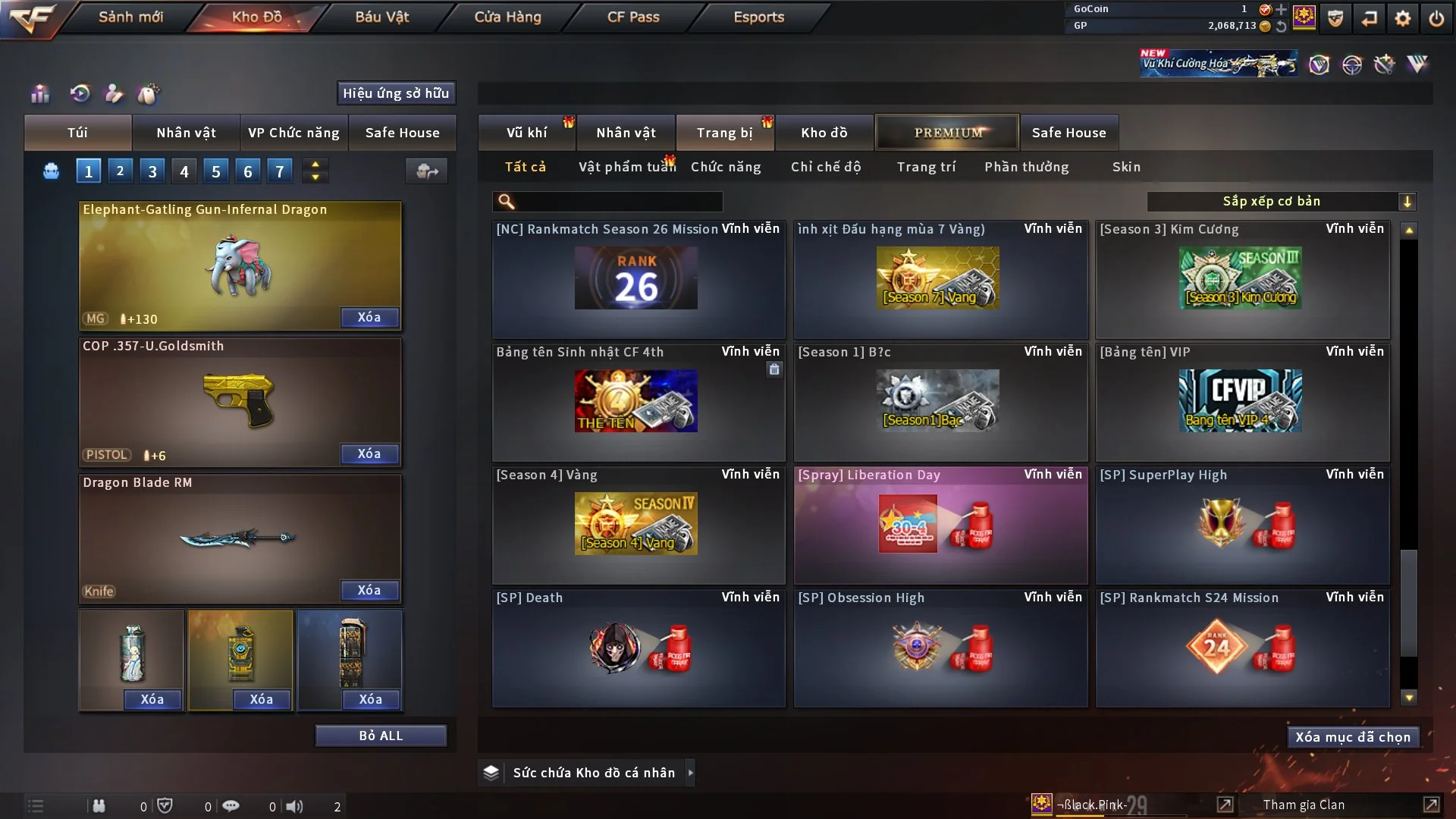Click the inventory search field
Screen dimensions: 1456x819
coord(618,201)
